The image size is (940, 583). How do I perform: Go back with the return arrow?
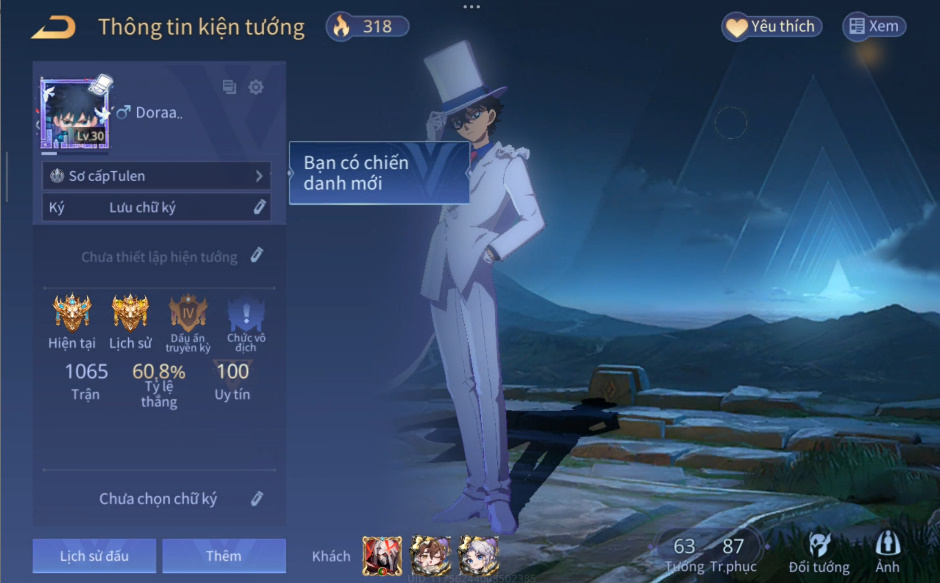coord(54,27)
